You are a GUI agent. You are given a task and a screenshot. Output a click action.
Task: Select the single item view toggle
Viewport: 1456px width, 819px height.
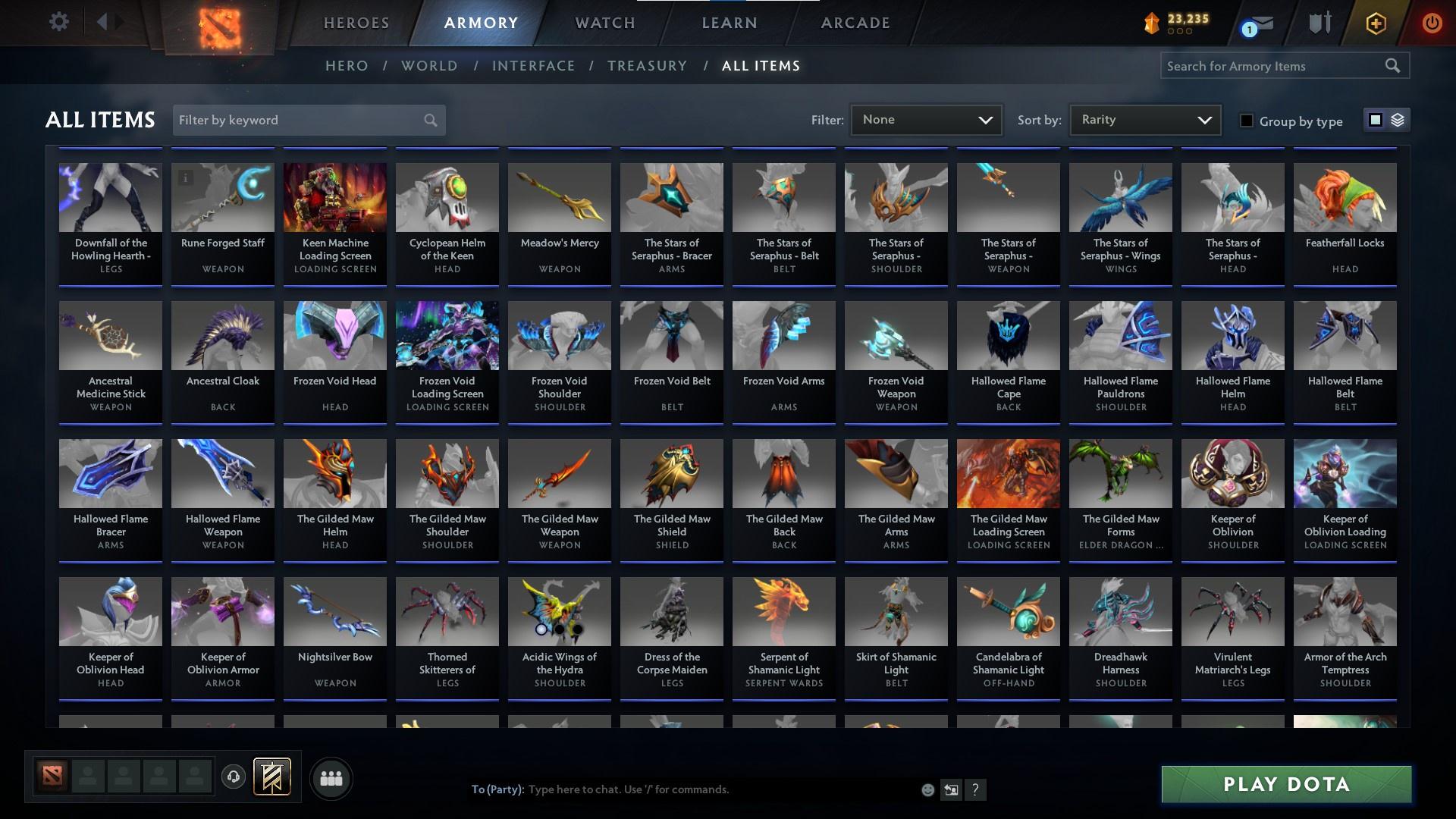click(1376, 120)
